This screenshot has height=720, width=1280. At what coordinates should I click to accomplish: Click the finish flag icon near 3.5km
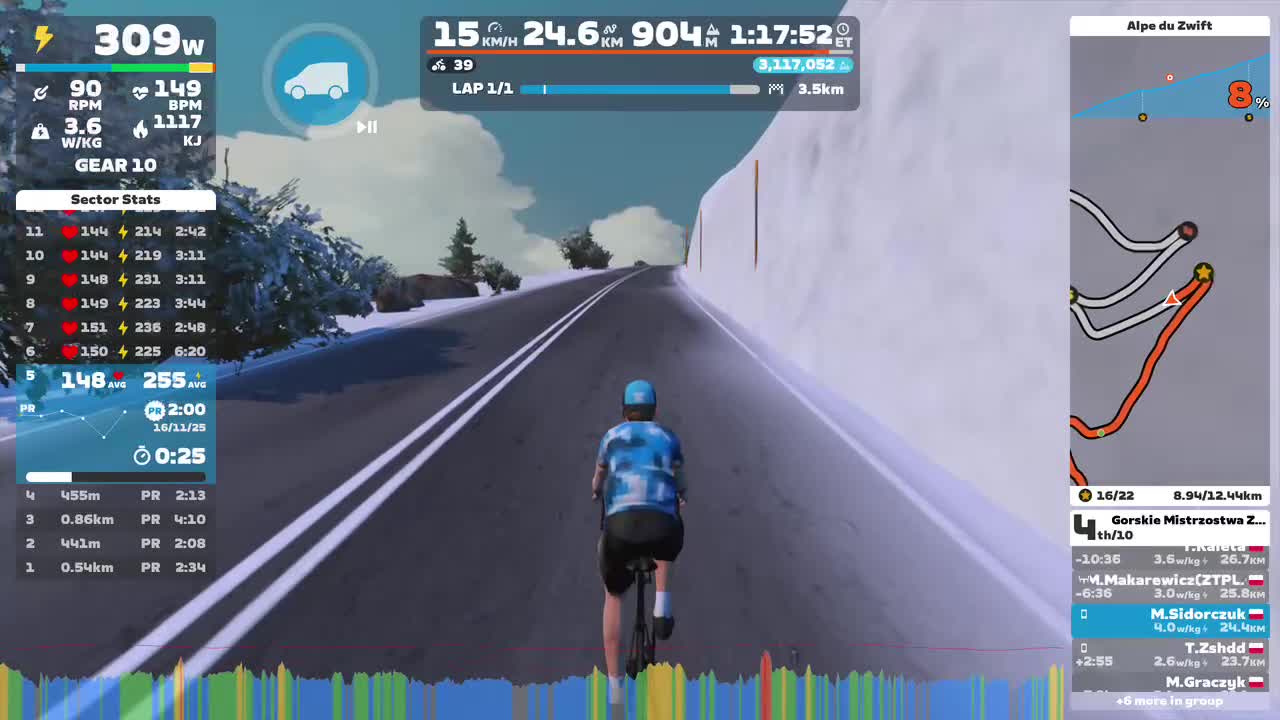tap(776, 88)
